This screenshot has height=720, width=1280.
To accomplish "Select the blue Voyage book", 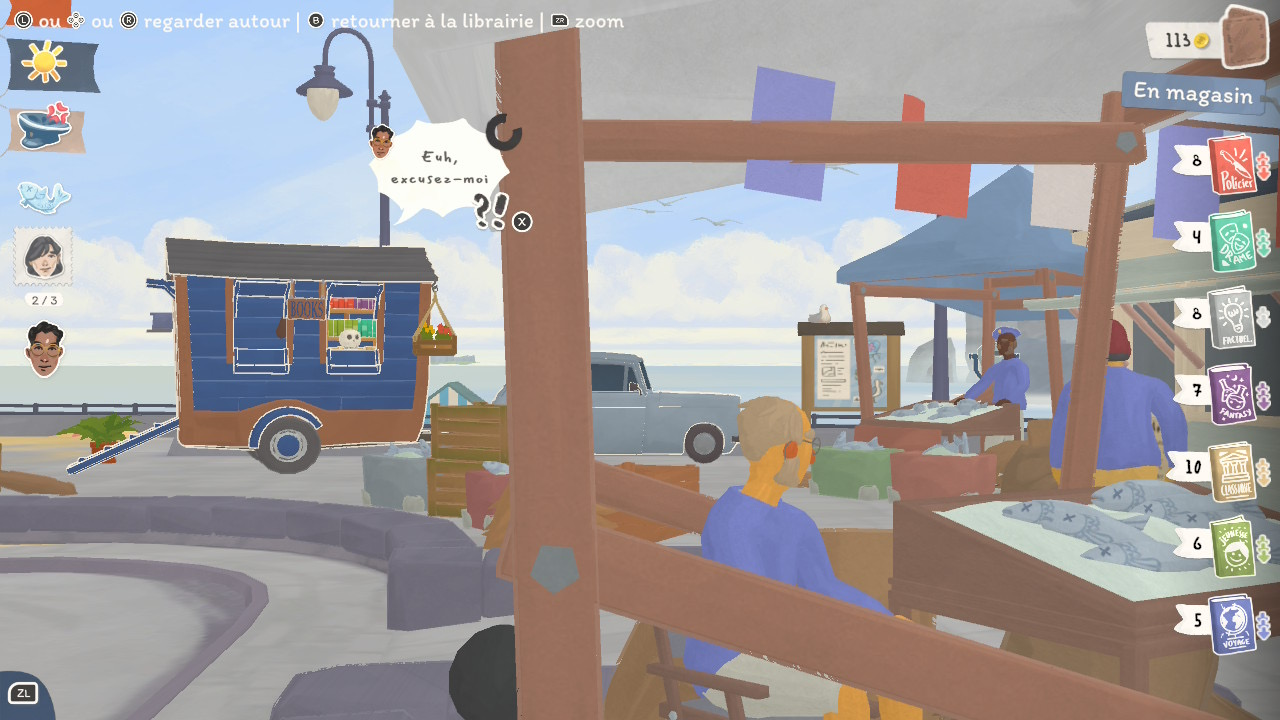I will point(1232,624).
